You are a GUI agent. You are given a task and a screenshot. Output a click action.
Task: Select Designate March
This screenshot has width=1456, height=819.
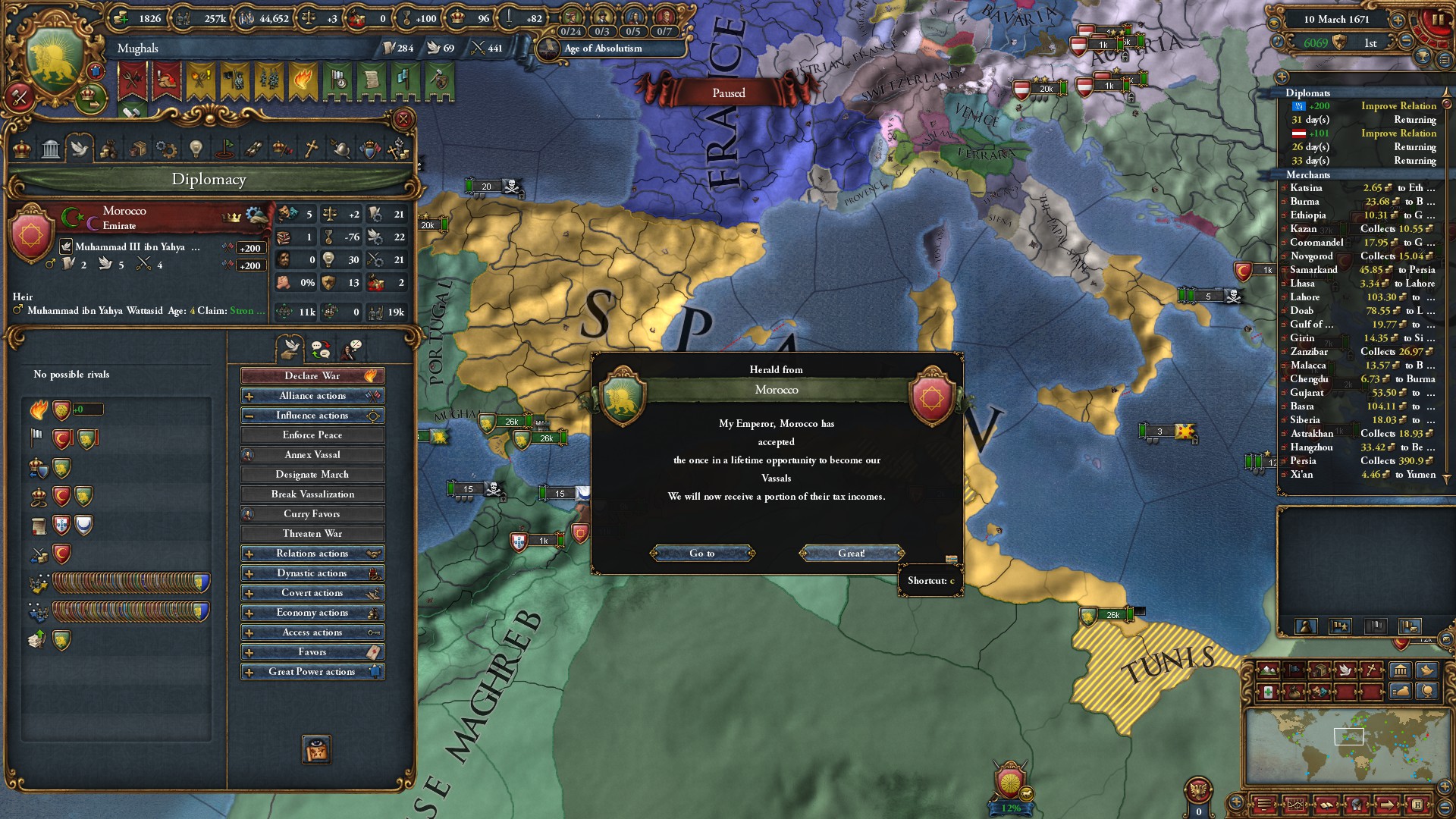click(x=312, y=475)
